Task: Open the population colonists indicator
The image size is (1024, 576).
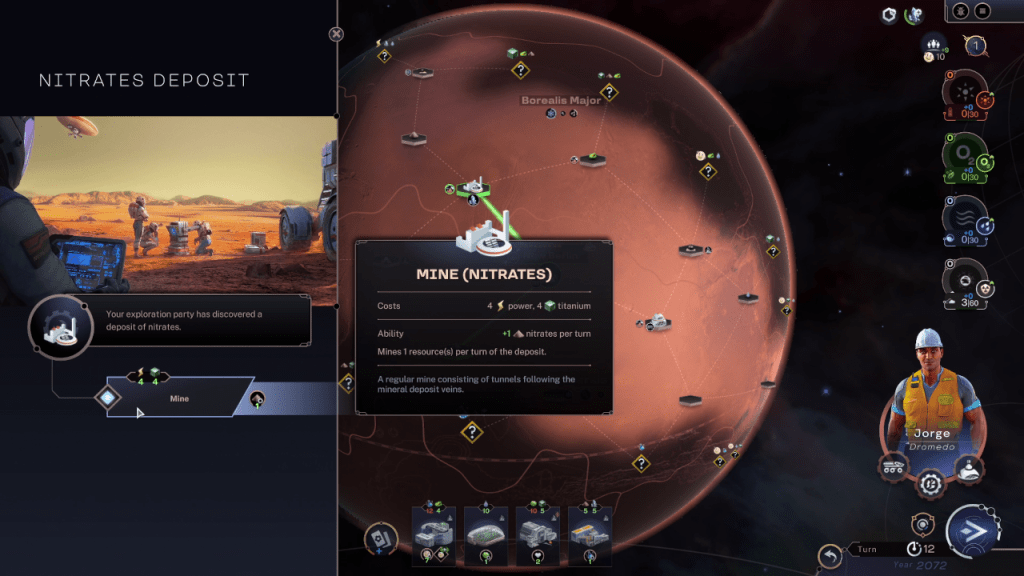Action: pyautogui.click(x=934, y=44)
